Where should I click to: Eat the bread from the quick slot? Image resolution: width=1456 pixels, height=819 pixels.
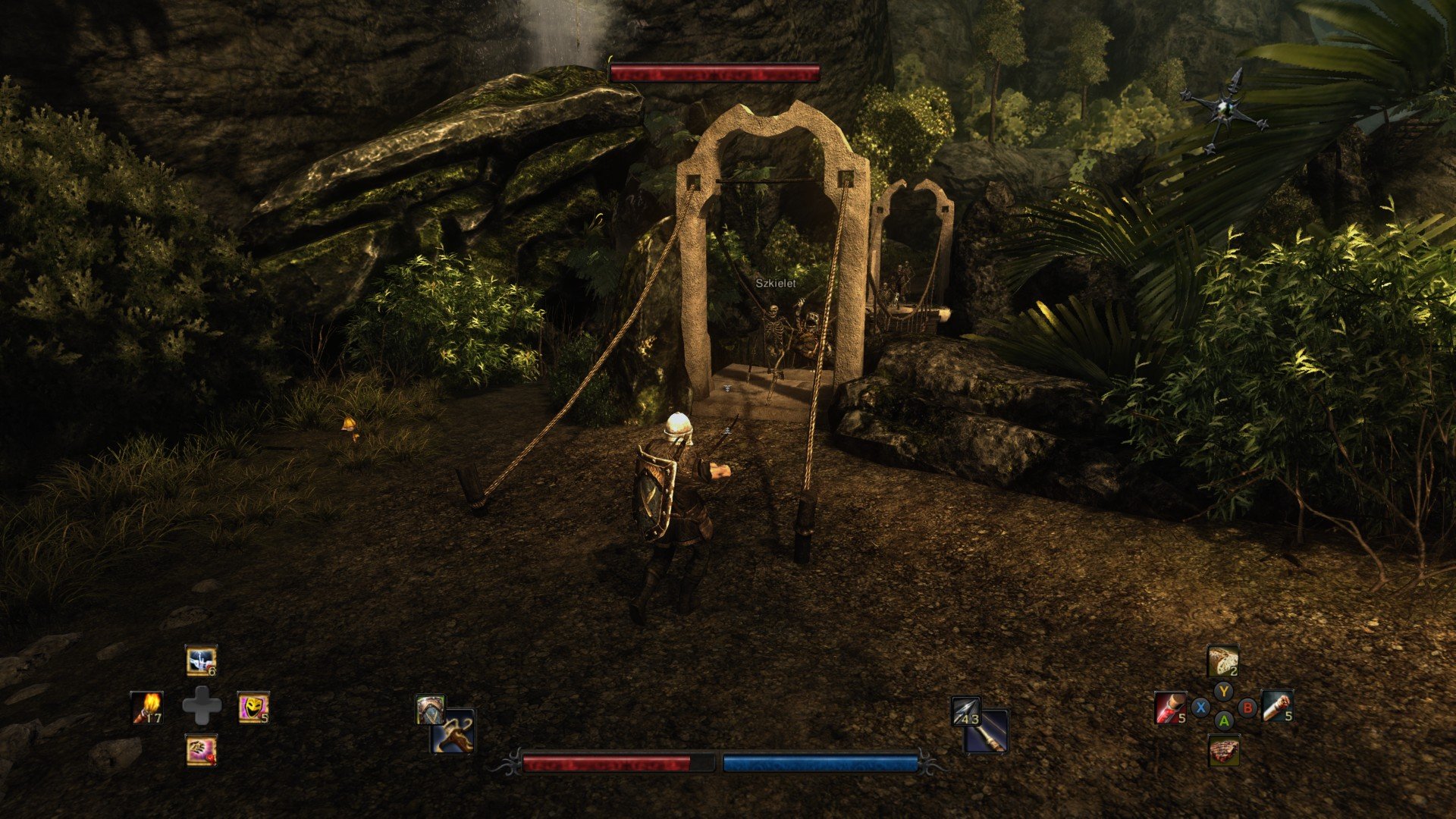coord(1222,661)
